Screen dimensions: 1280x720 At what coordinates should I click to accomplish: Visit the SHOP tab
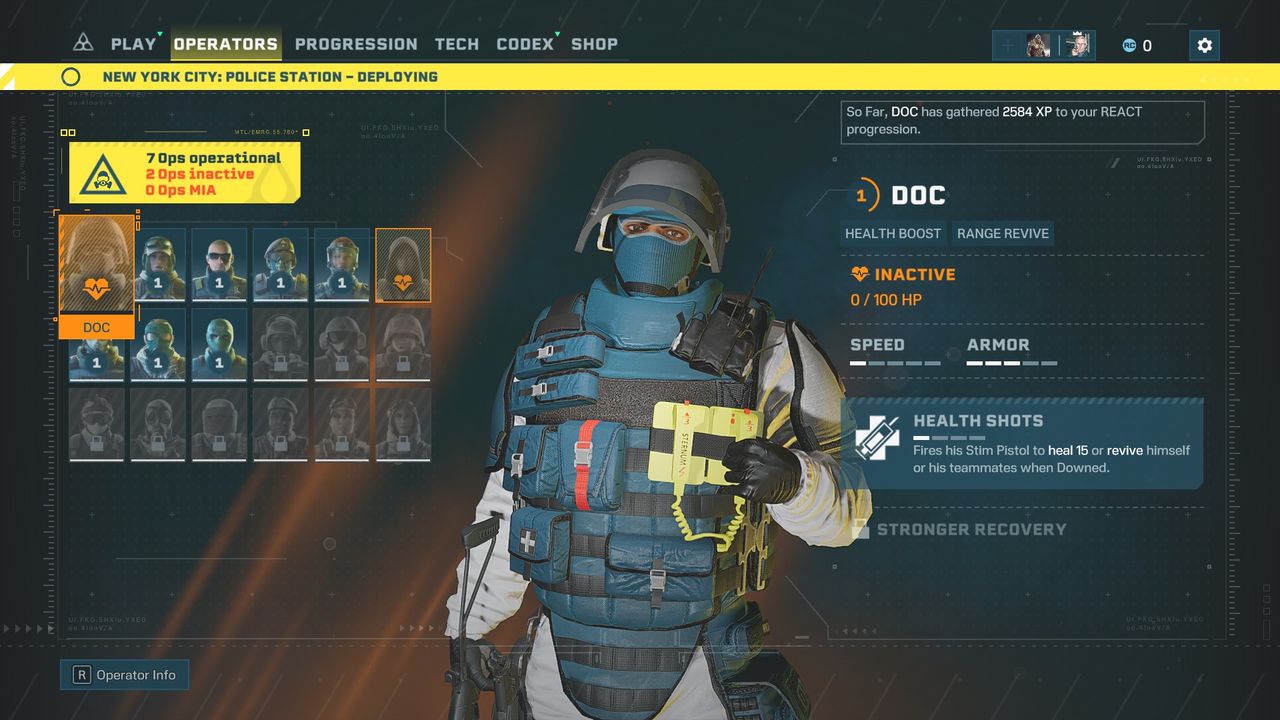(x=594, y=44)
